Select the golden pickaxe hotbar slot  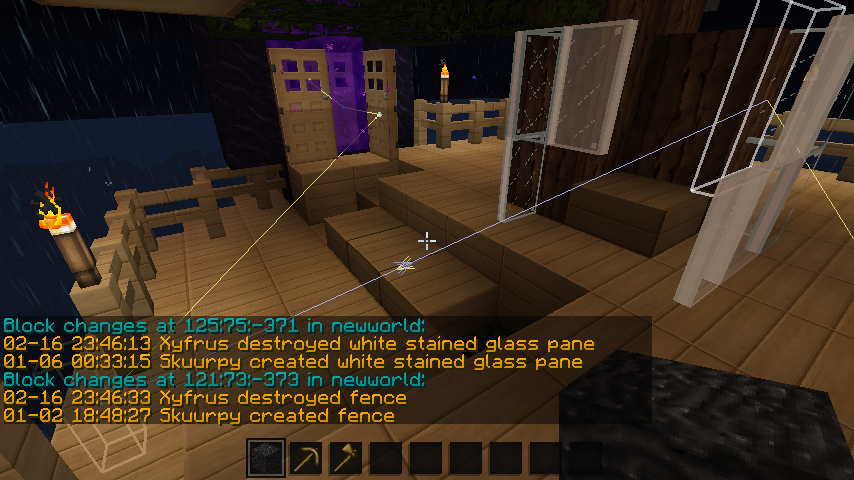coord(306,459)
